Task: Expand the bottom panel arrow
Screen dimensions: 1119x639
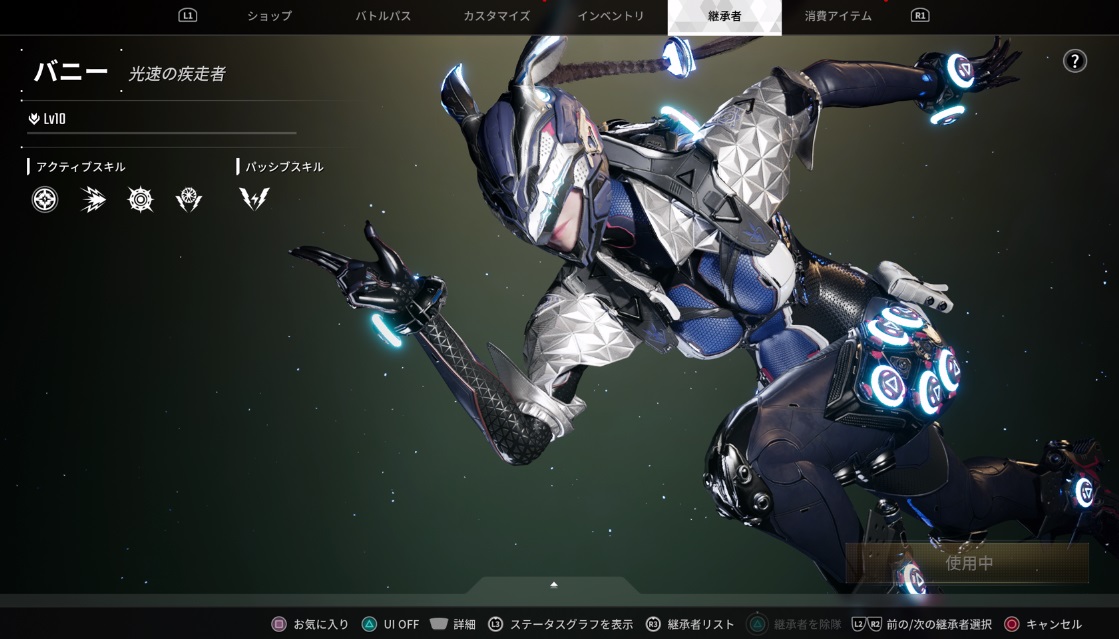Action: pyautogui.click(x=553, y=584)
